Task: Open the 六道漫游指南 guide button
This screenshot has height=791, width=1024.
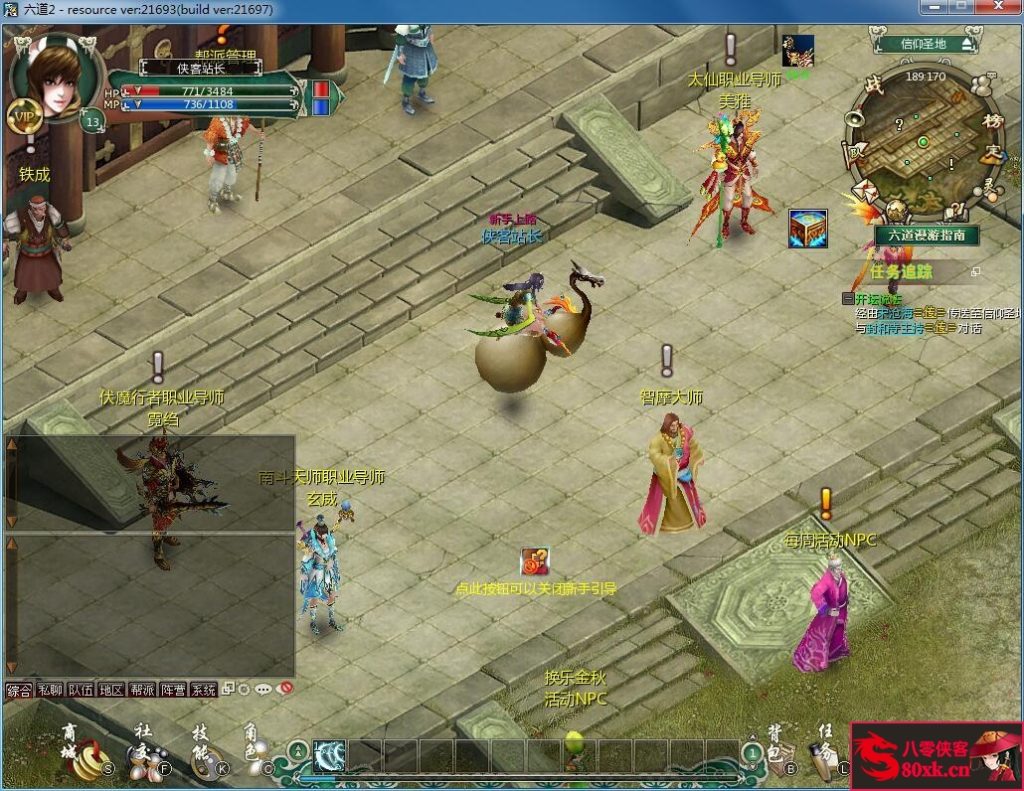Action: tap(926, 234)
